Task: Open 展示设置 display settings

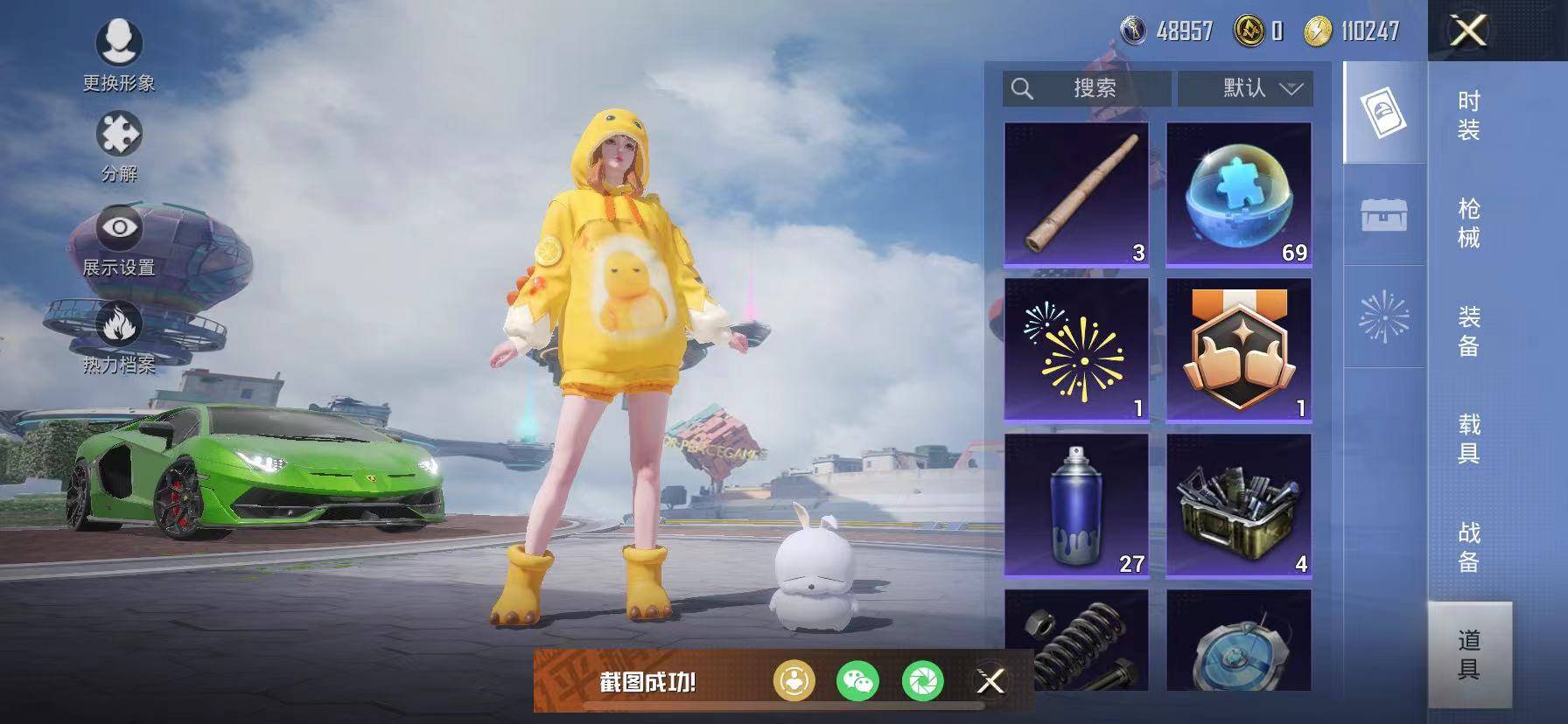Action: click(119, 240)
